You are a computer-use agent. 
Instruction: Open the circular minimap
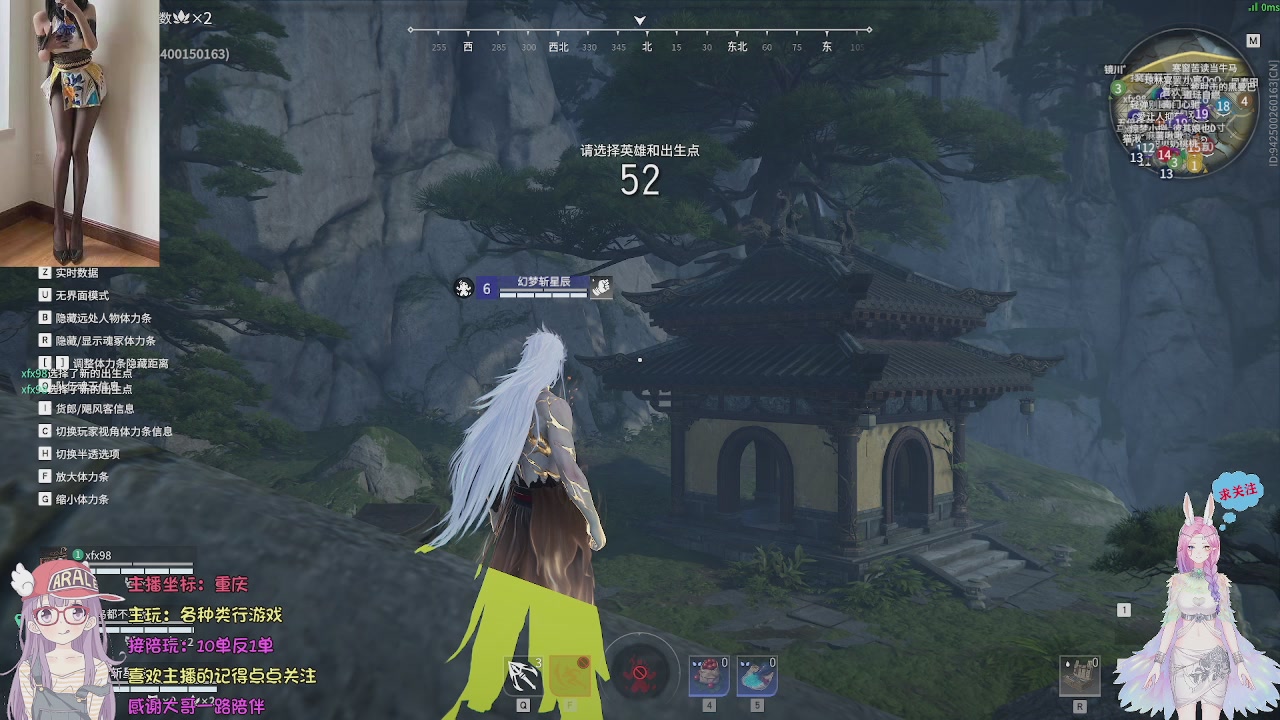click(1187, 103)
